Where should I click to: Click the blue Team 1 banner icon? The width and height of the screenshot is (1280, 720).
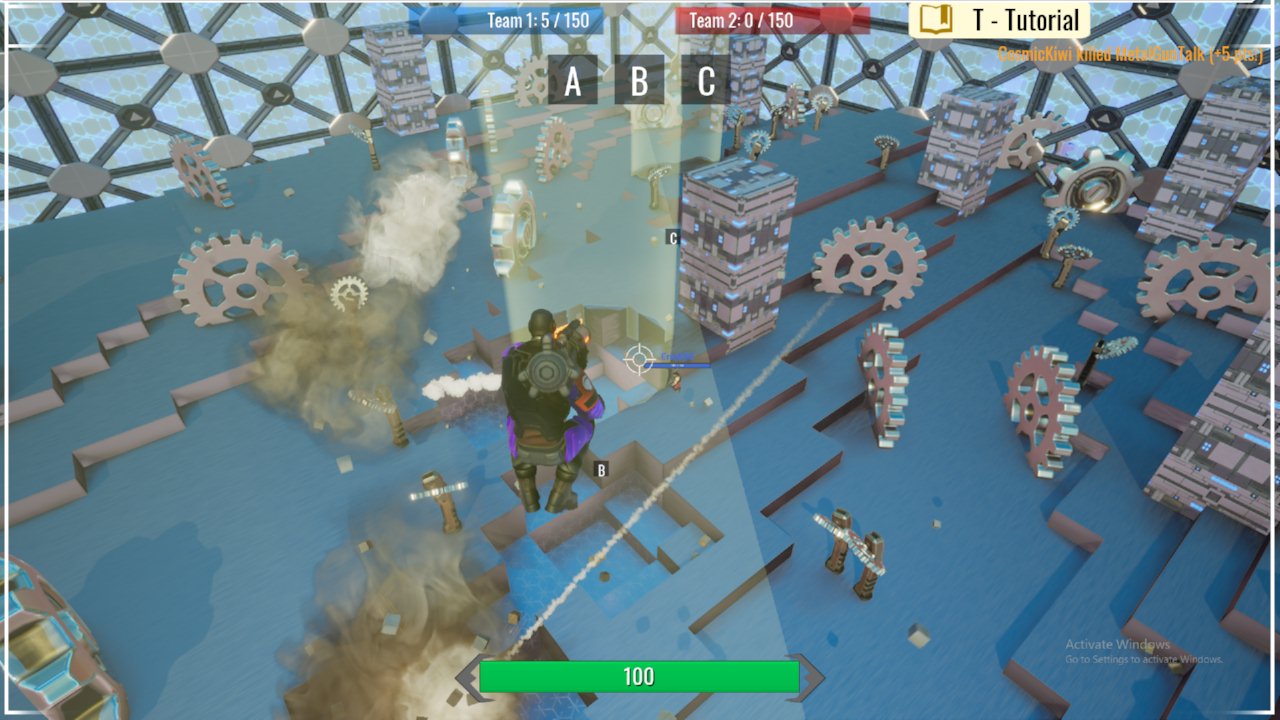[435, 18]
